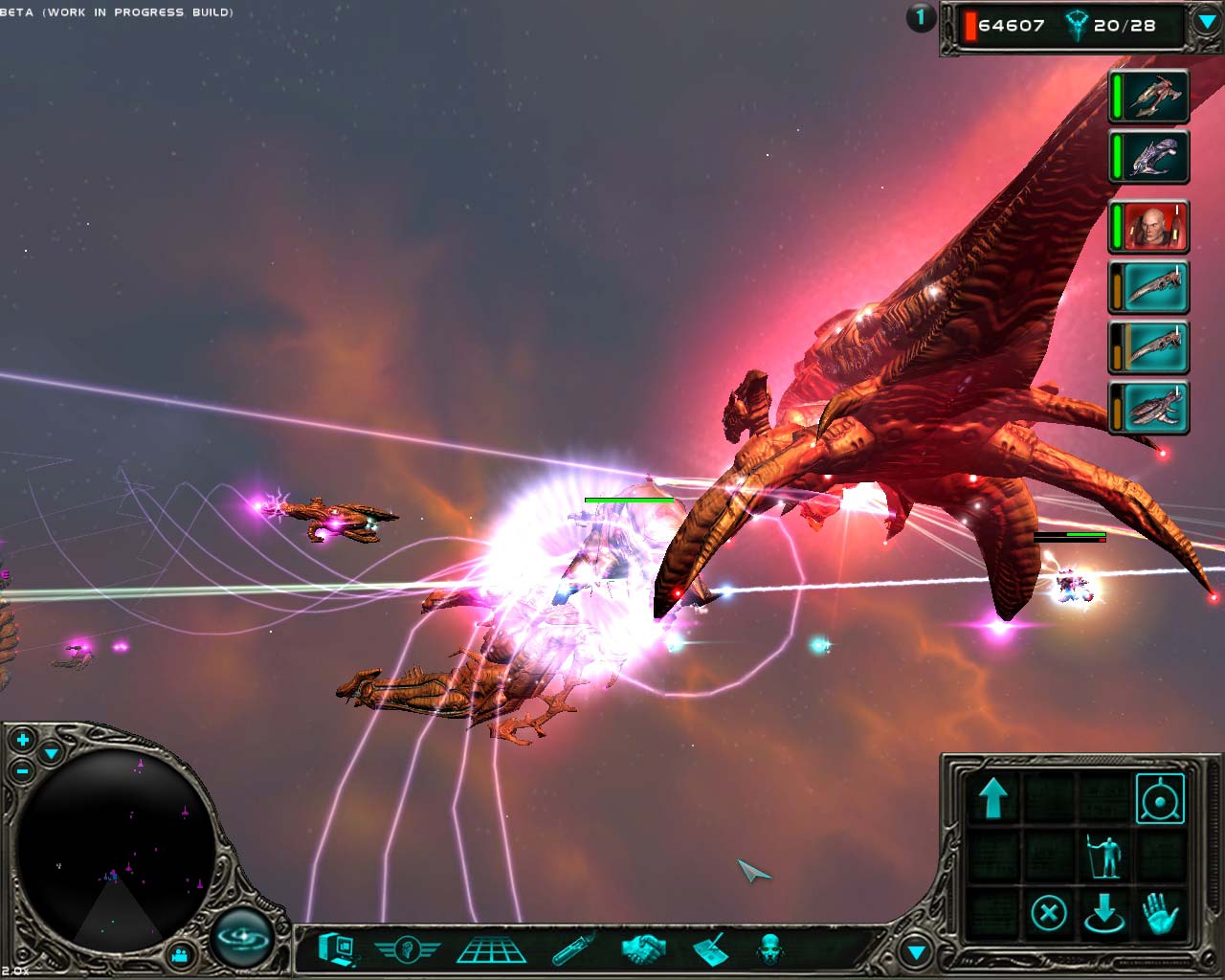The image size is (1225, 980).
Task: Click the radar minimap display
Action: pos(113,842)
